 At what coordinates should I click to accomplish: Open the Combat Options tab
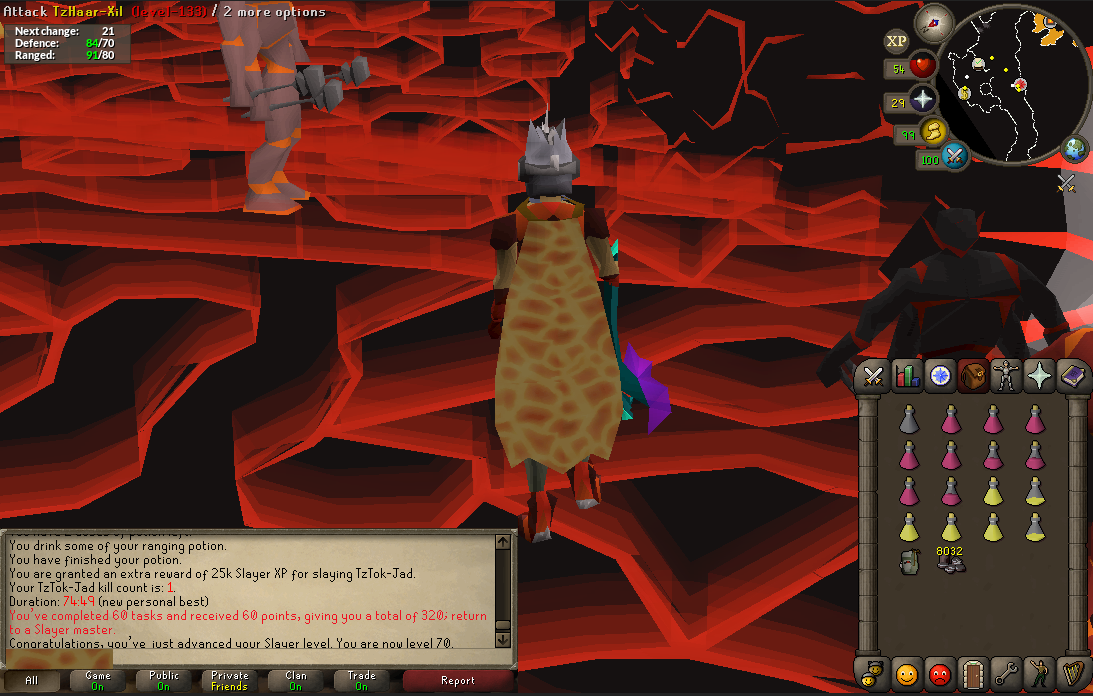[x=873, y=376]
